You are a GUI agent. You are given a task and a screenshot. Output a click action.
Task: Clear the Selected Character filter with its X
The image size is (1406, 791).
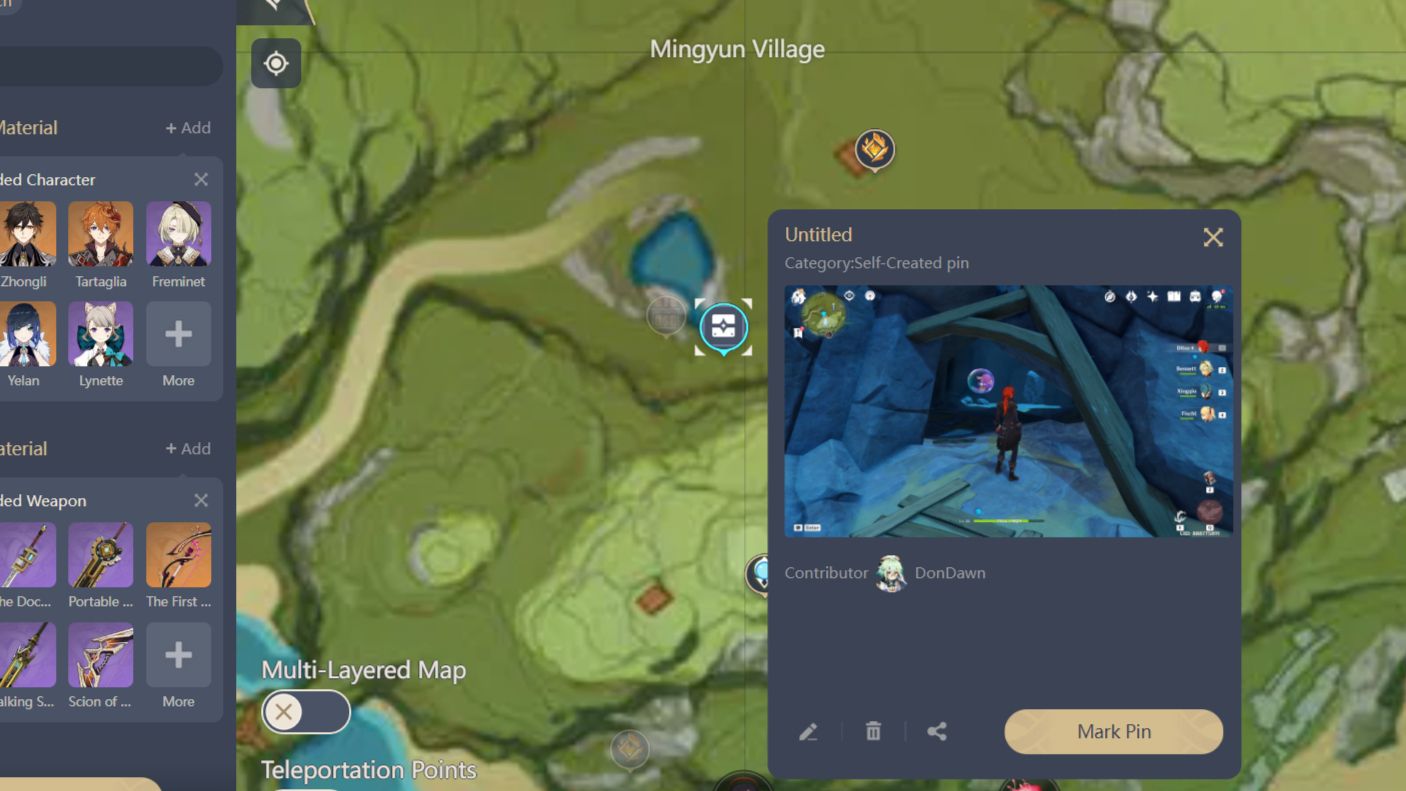coord(200,179)
